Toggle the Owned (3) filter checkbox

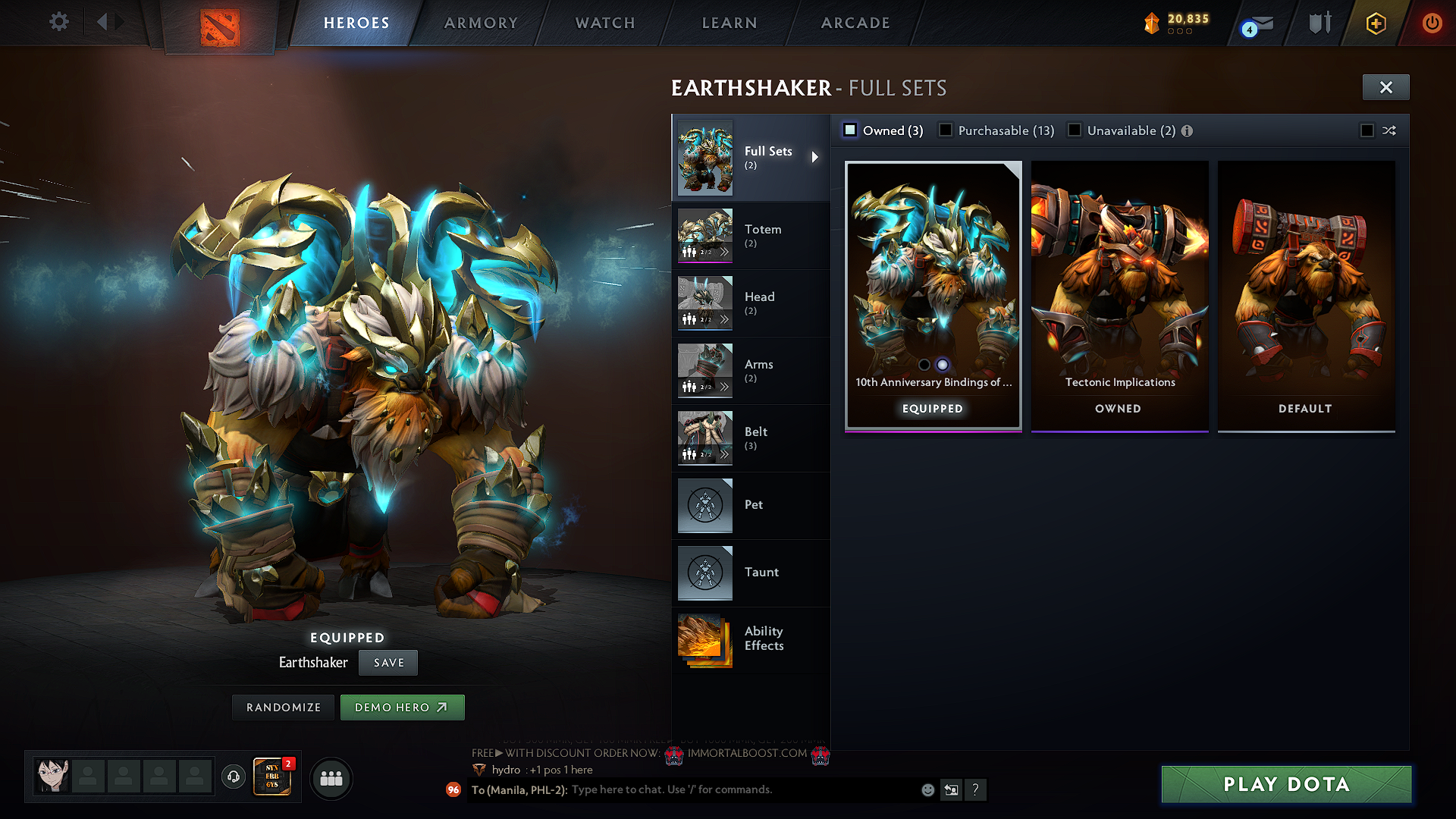tap(849, 130)
